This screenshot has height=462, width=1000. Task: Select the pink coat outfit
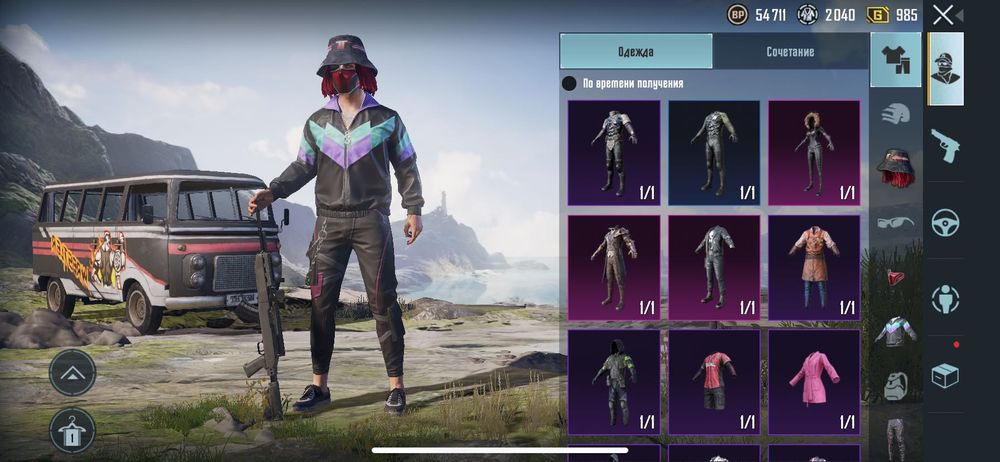tap(814, 379)
